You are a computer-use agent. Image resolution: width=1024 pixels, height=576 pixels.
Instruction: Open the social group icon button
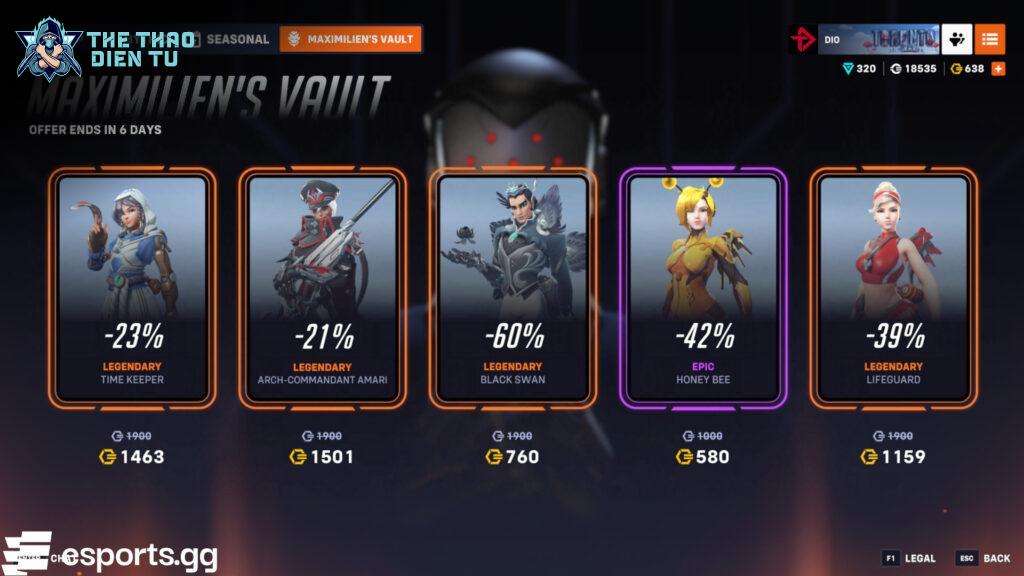point(957,39)
